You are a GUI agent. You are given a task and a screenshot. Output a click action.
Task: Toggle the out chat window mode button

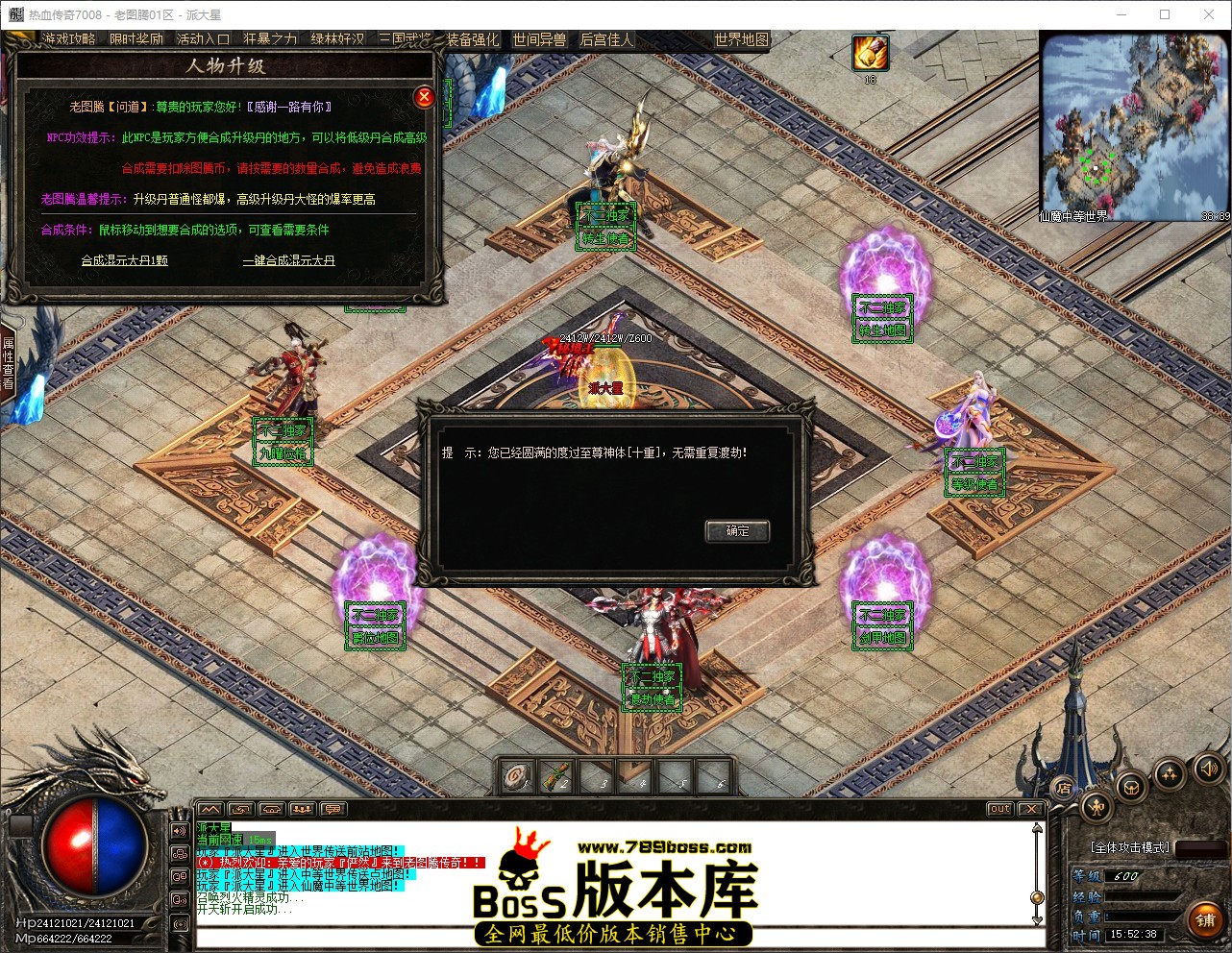[999, 809]
